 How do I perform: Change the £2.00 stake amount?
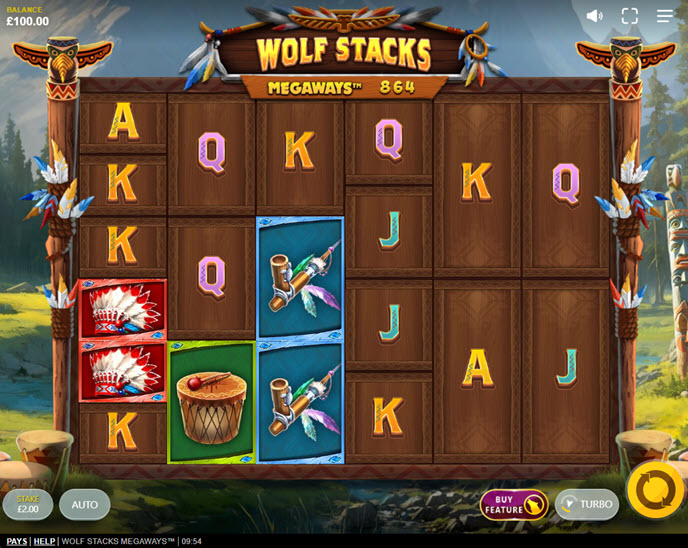click(27, 504)
